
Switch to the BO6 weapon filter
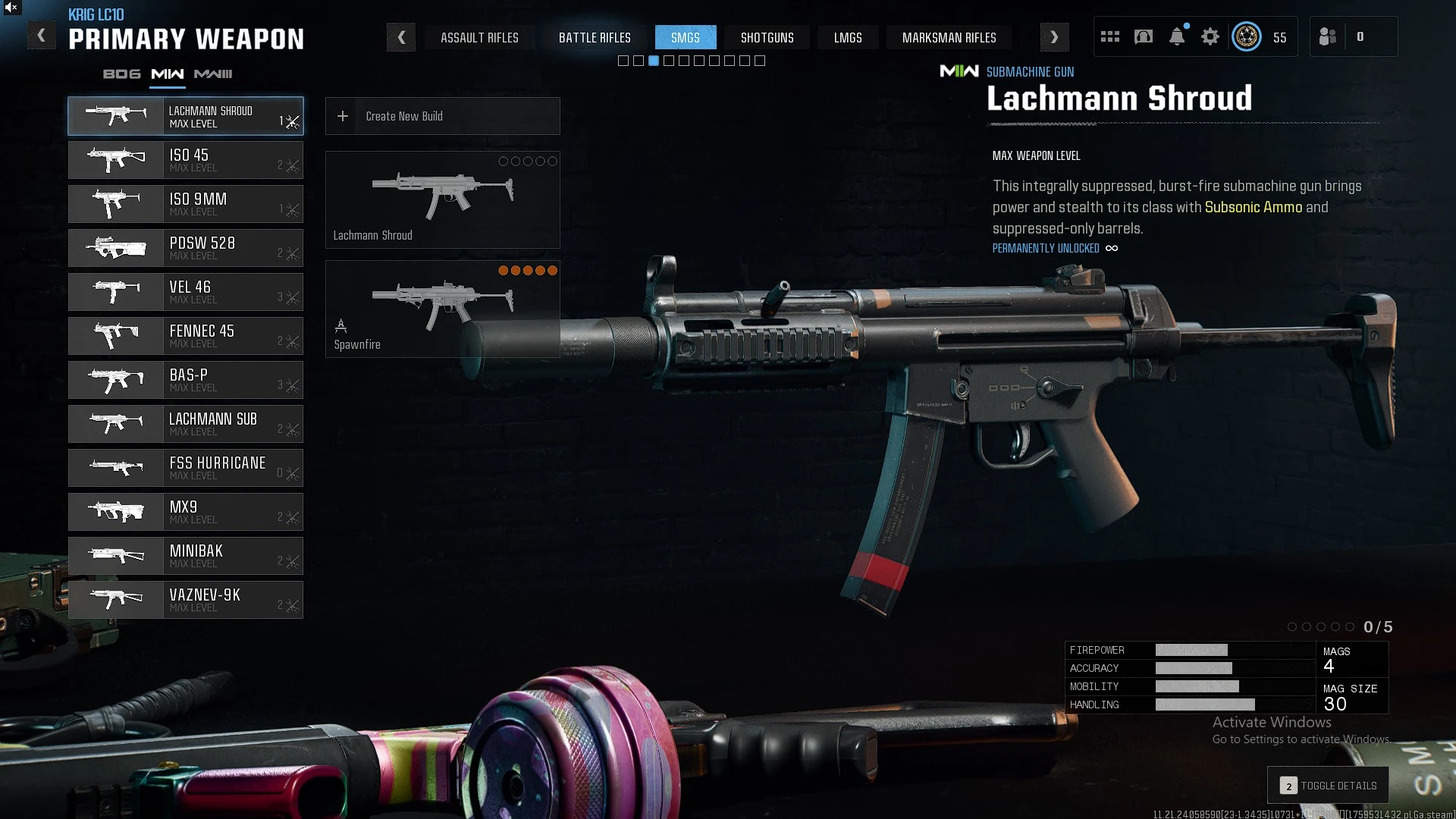[121, 74]
